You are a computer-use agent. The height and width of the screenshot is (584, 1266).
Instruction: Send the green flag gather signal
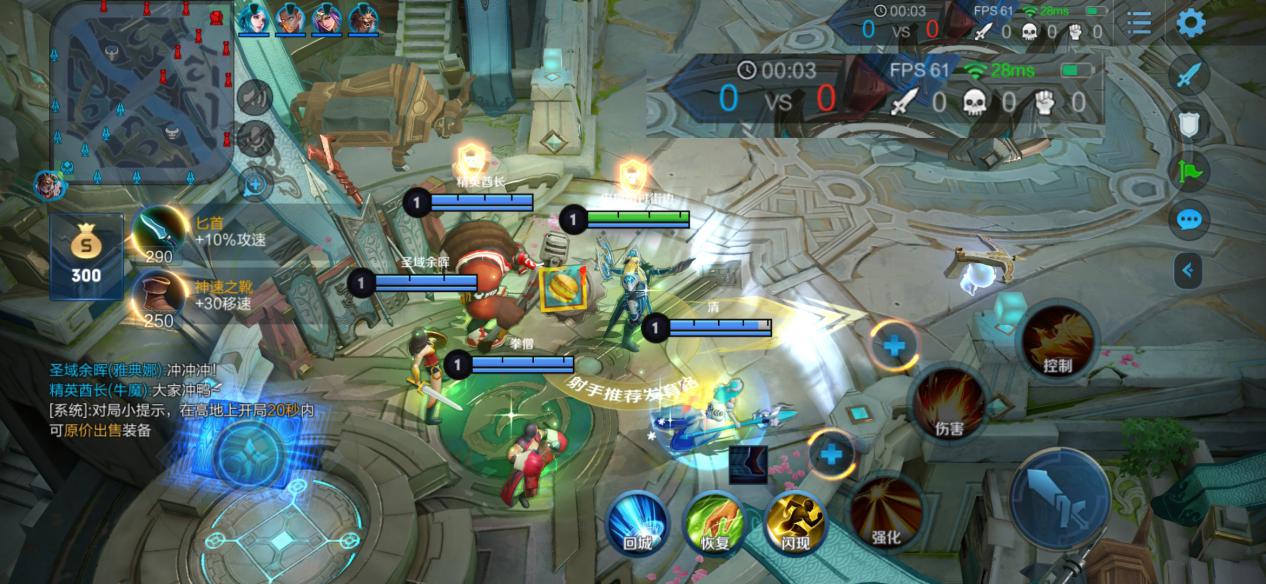click(x=1189, y=171)
